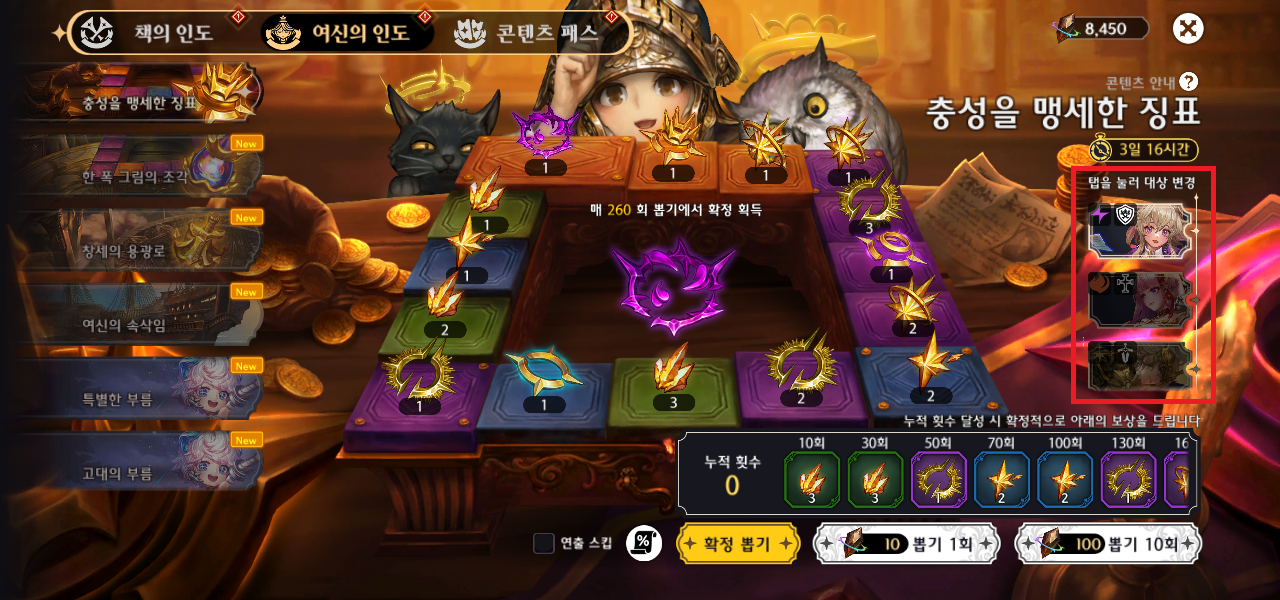Switch to the 책의 인도 tab
1280x600 pixels.
tap(150, 33)
